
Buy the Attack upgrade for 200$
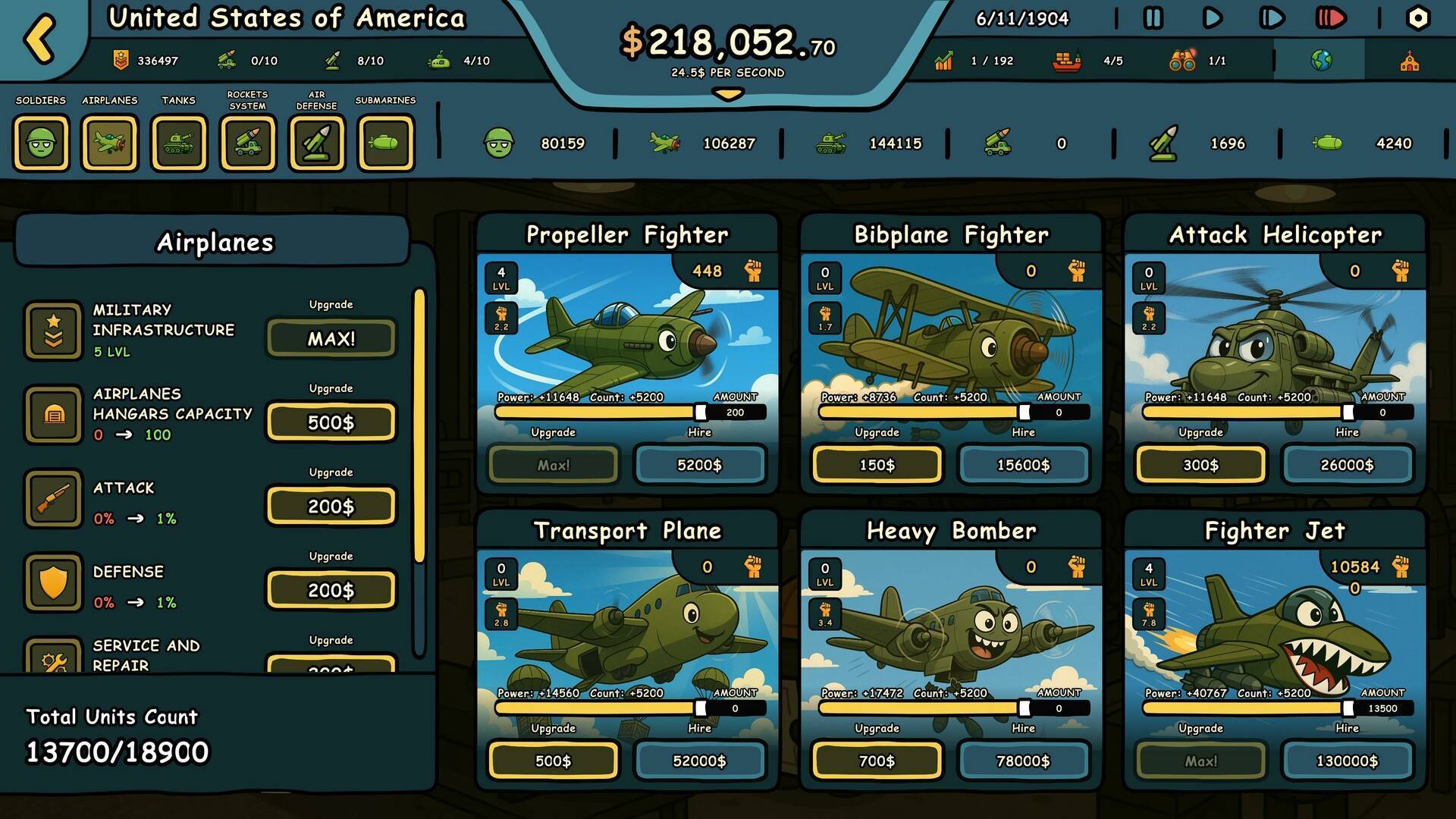pyautogui.click(x=331, y=507)
